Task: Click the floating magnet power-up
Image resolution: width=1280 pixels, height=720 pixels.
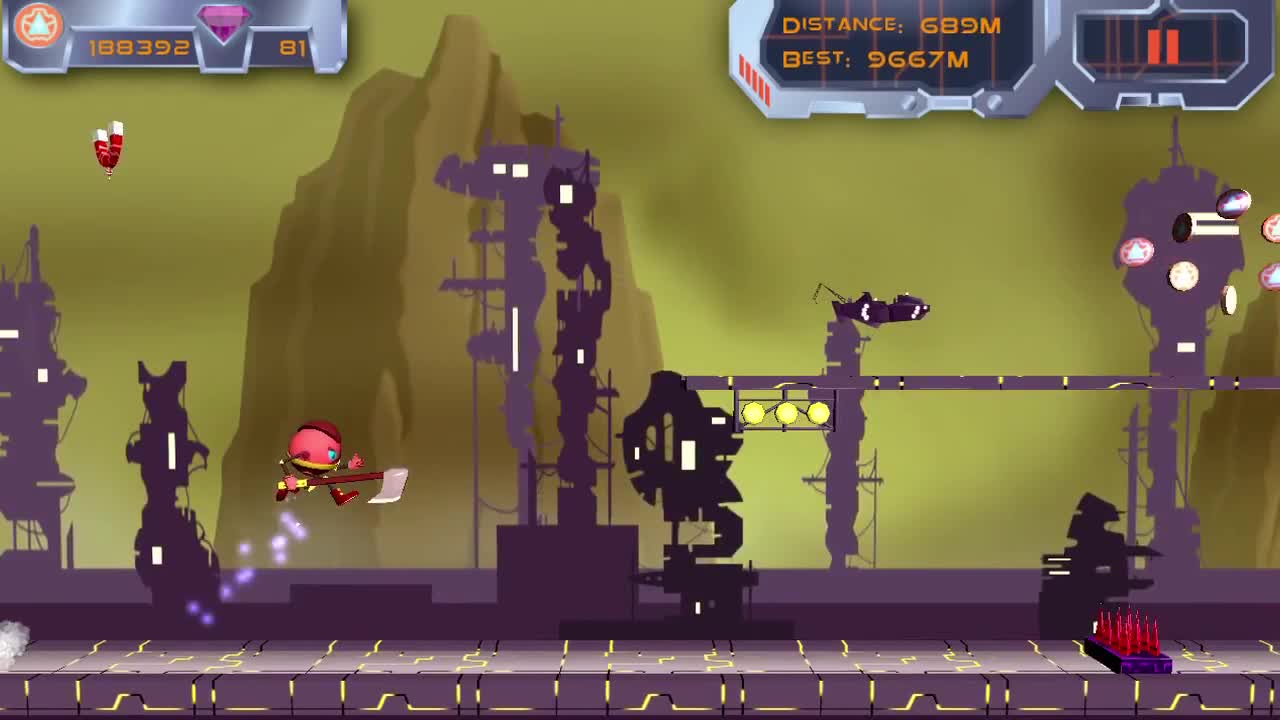Action: (107, 148)
